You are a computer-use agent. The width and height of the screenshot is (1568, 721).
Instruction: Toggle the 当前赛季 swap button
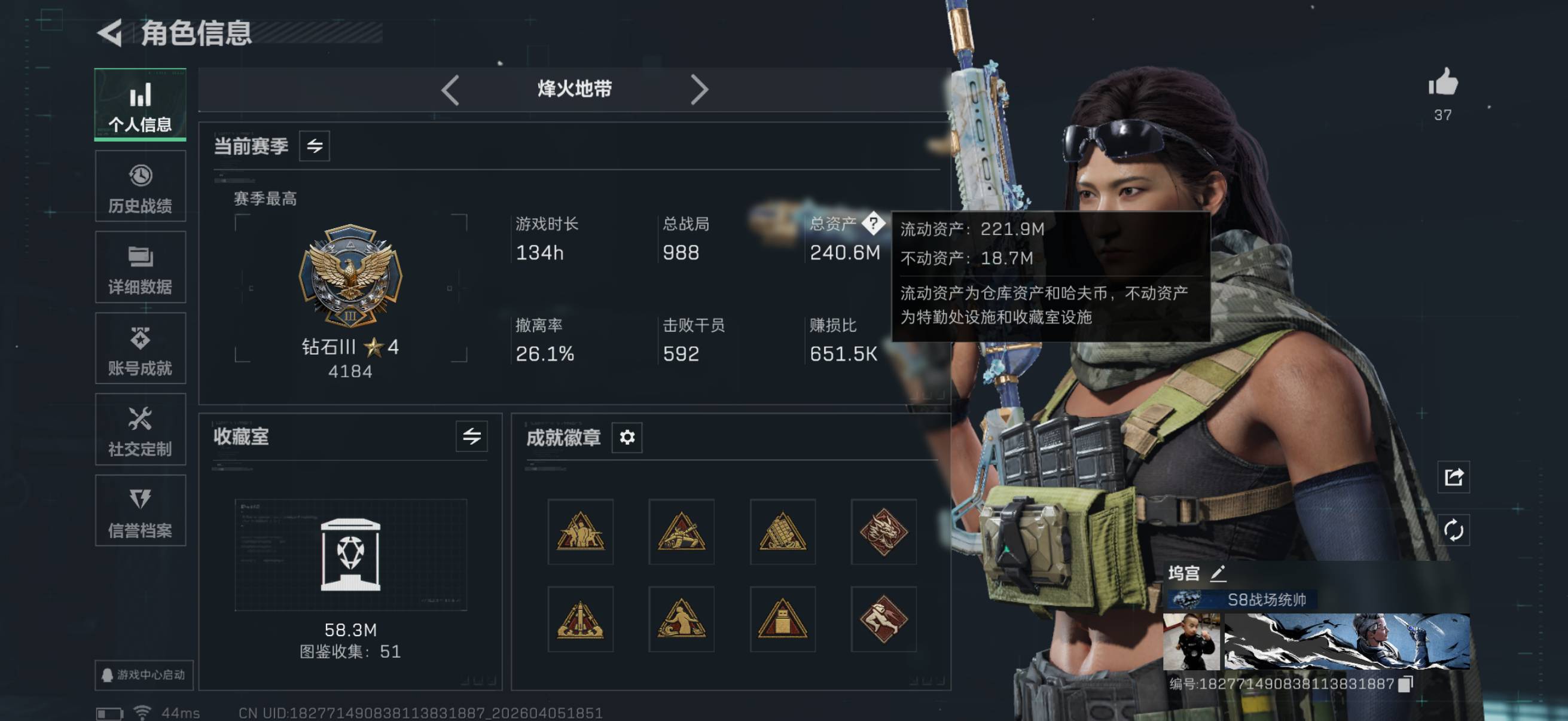314,146
